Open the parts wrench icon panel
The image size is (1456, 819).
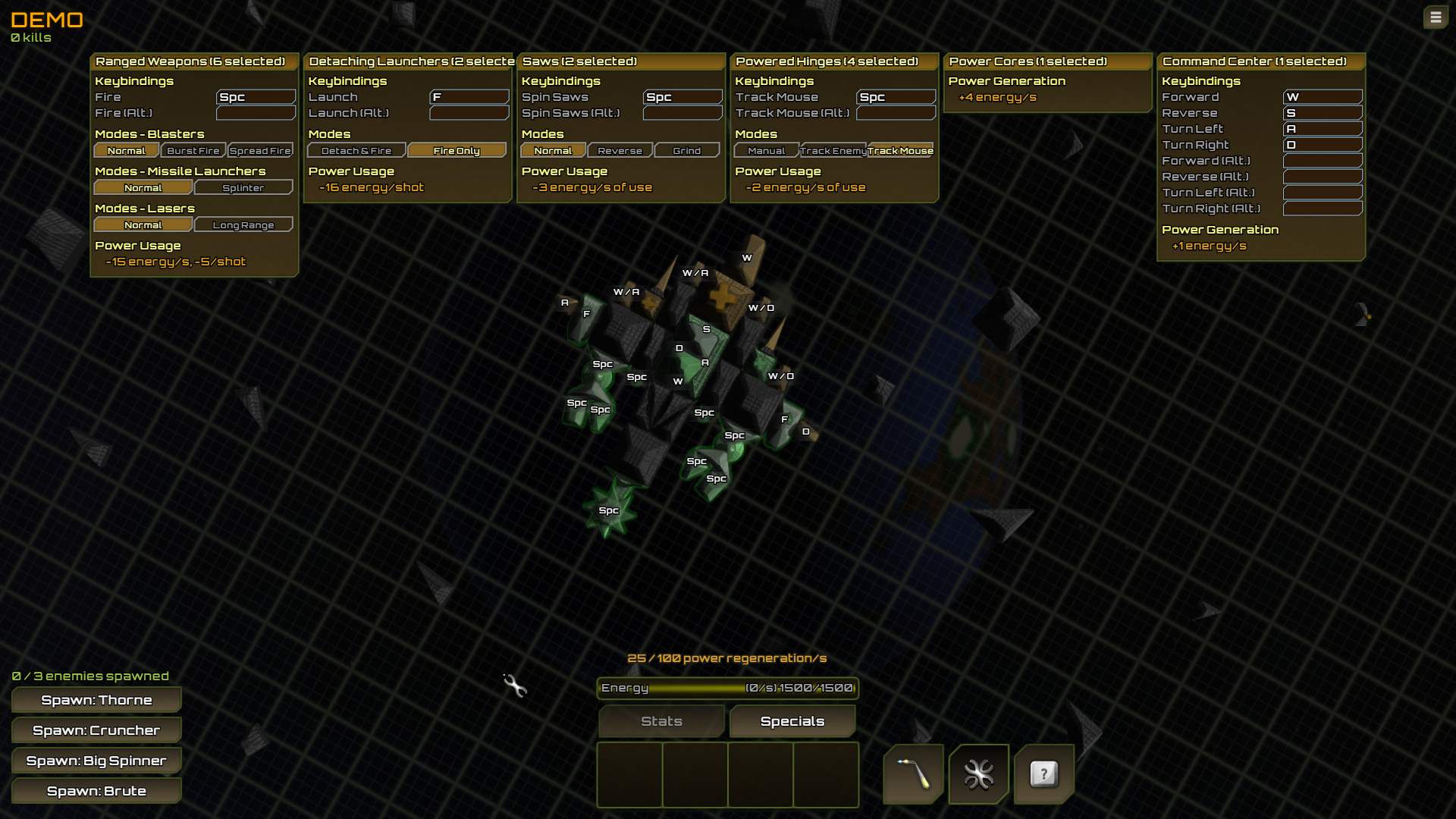tap(978, 774)
